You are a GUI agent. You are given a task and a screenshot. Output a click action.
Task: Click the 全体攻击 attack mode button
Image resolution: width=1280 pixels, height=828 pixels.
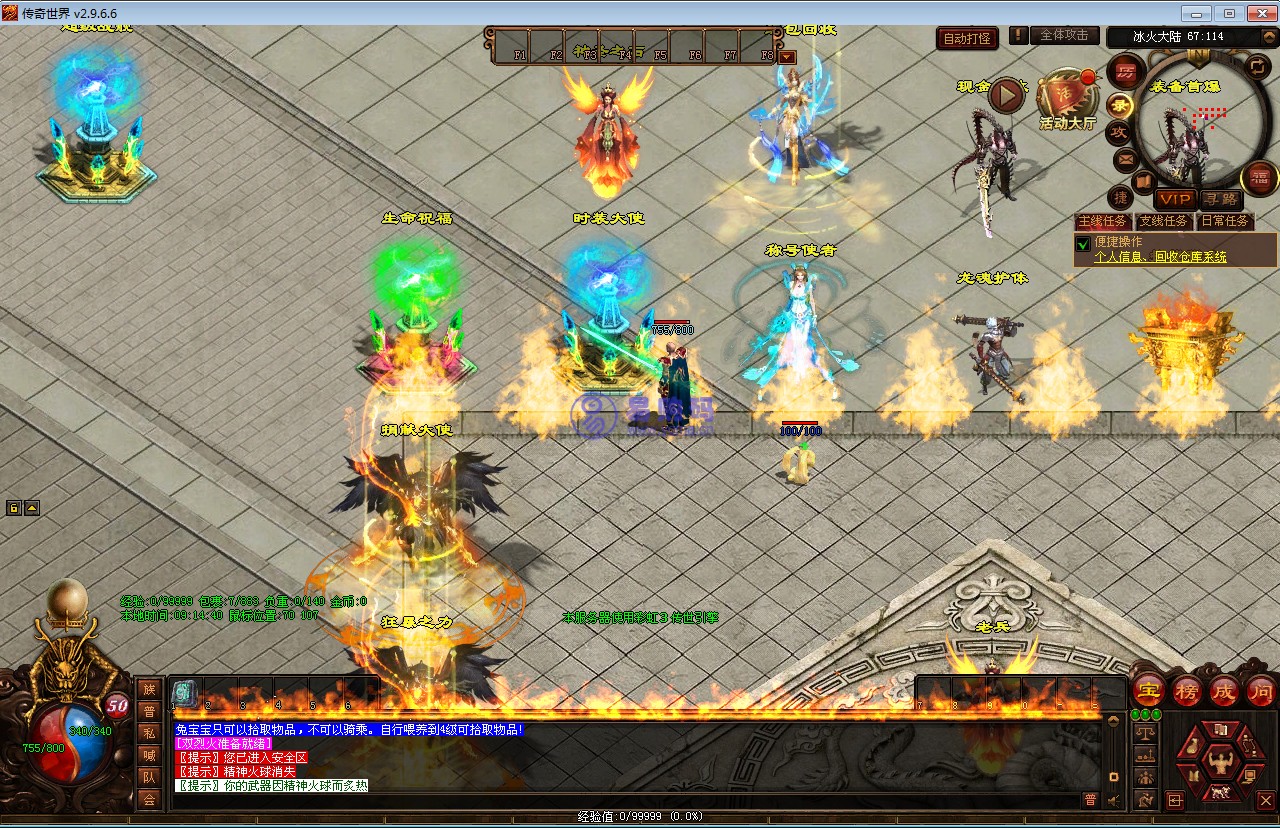pos(1064,35)
